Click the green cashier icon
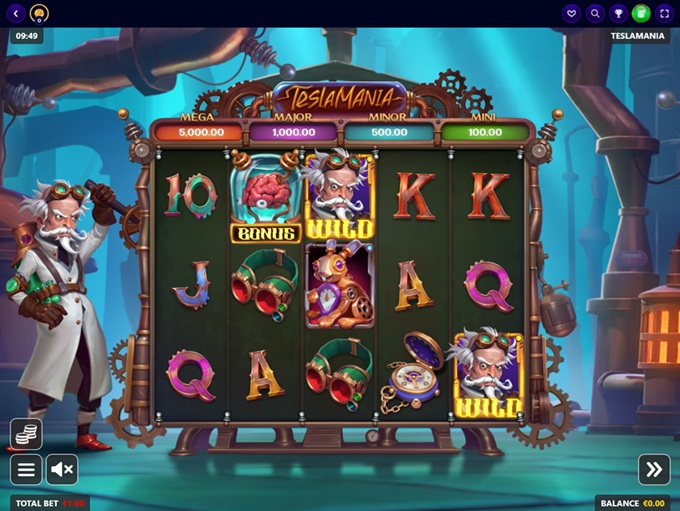 tap(641, 13)
